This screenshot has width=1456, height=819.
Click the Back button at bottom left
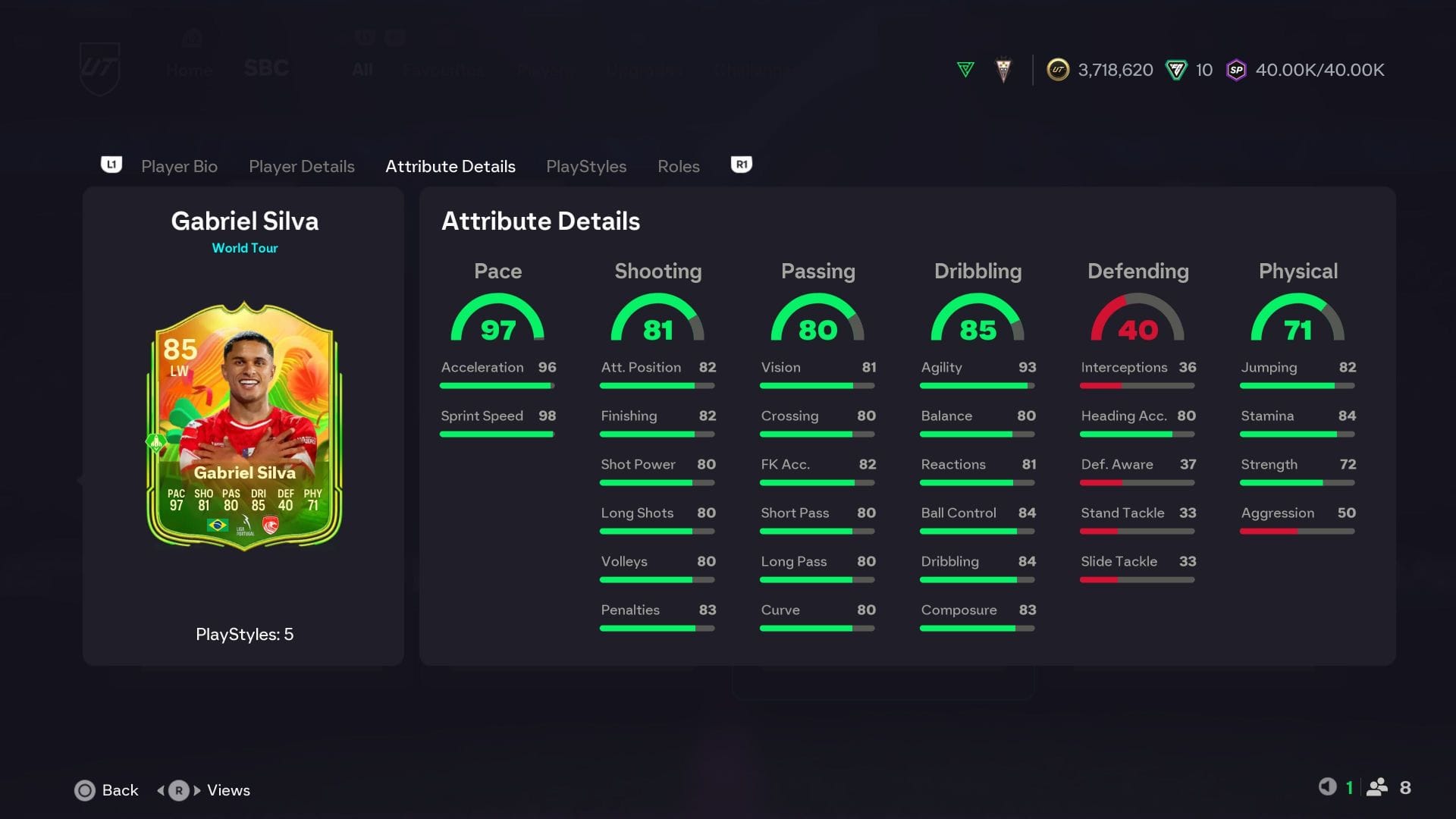(107, 790)
